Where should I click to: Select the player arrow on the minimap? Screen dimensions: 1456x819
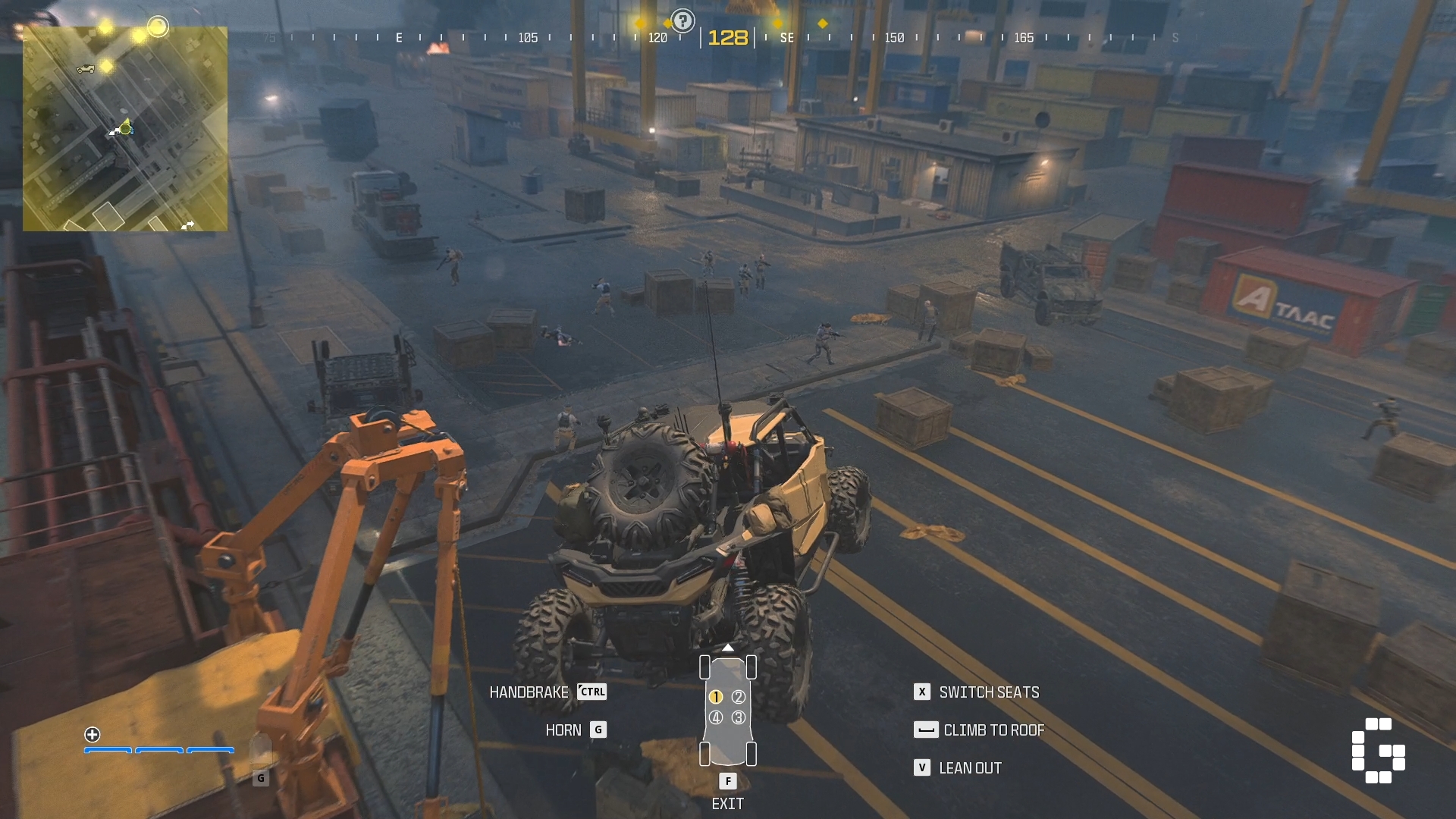point(124,129)
